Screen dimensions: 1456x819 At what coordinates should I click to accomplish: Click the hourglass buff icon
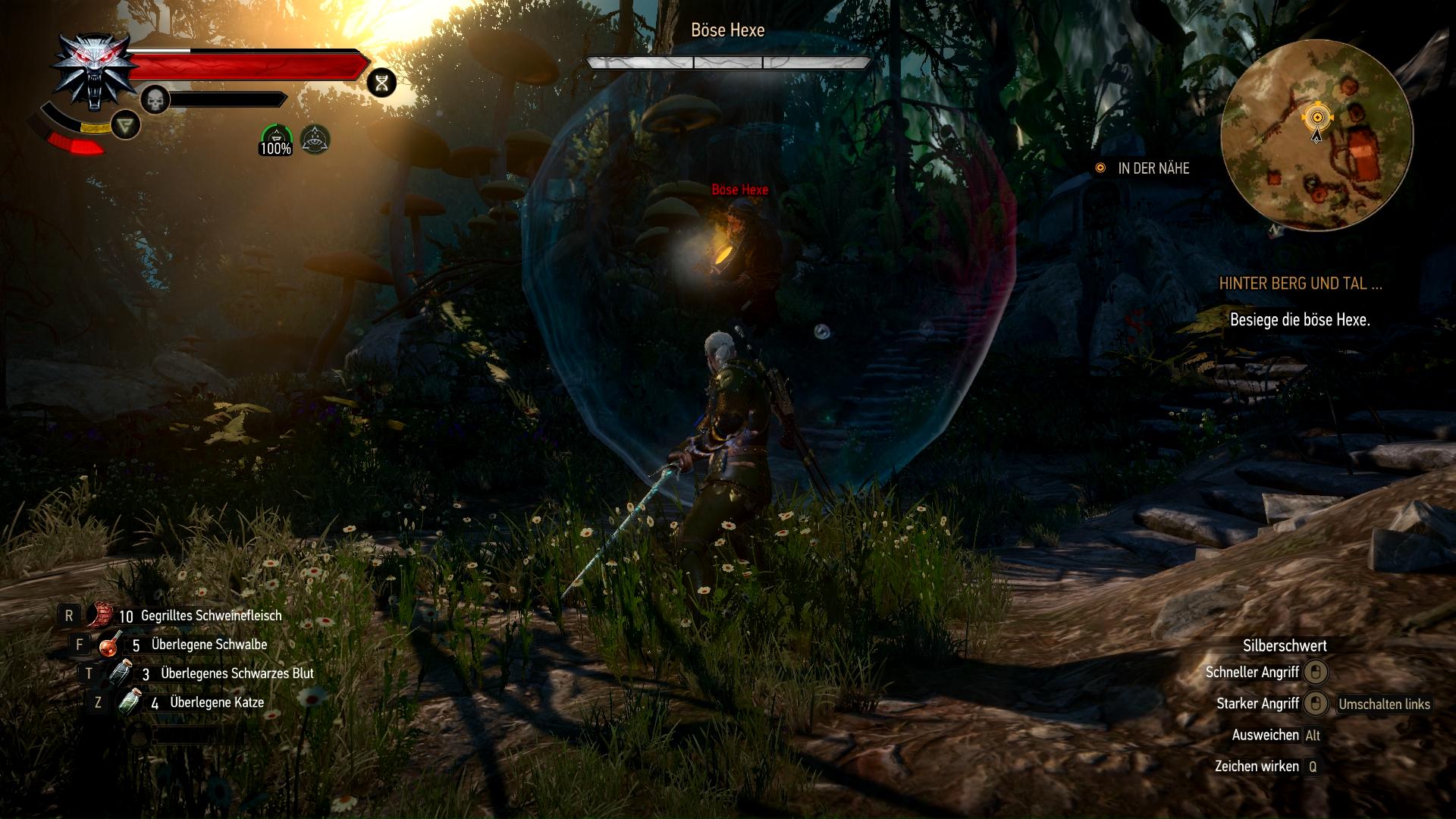point(382,83)
